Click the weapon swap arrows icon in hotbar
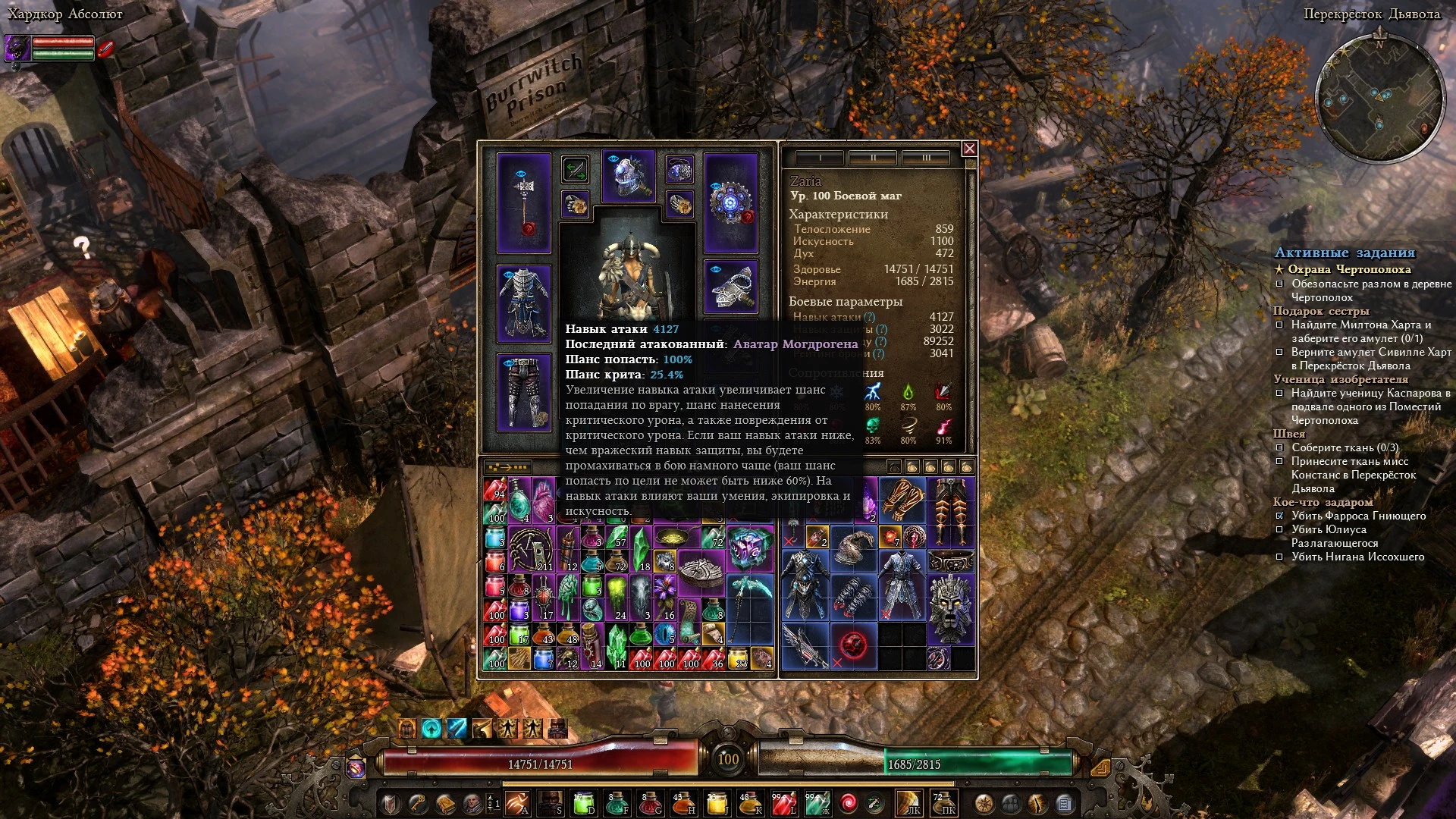Image resolution: width=1456 pixels, height=819 pixels. point(874,802)
